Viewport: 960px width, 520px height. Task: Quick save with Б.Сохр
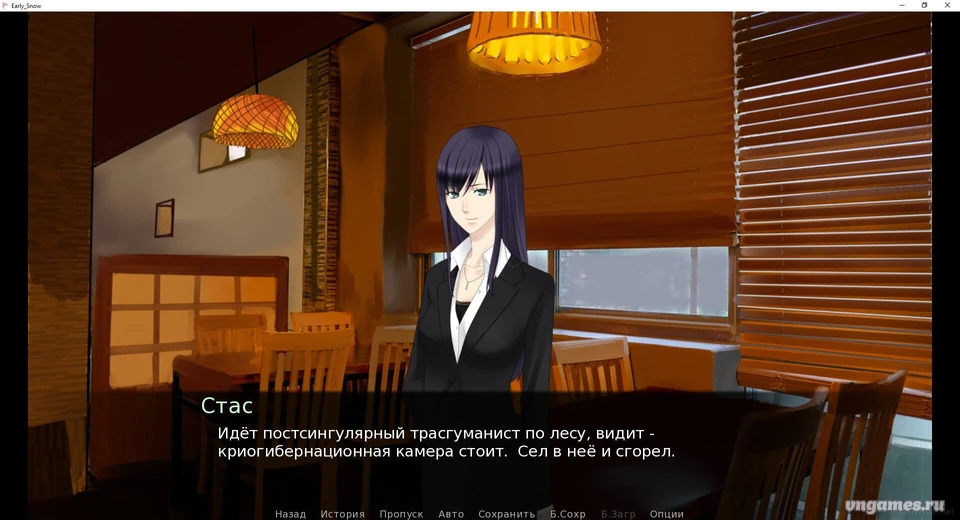click(x=568, y=514)
